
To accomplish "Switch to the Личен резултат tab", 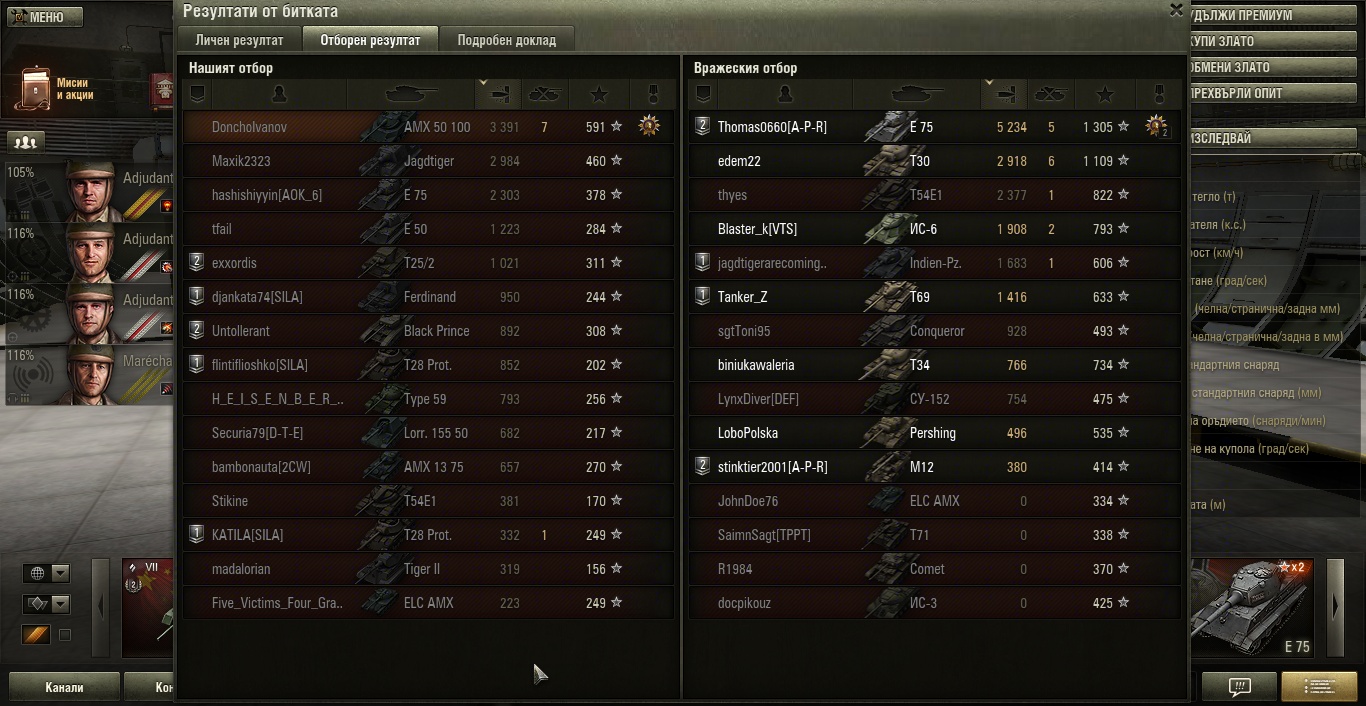I will [x=239, y=40].
